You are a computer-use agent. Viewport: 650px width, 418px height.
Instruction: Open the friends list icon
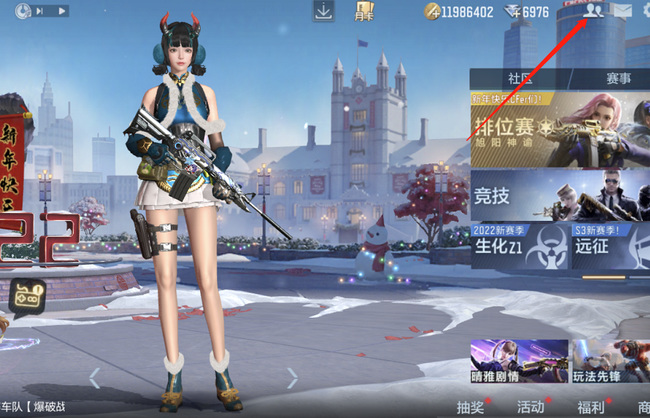594,11
